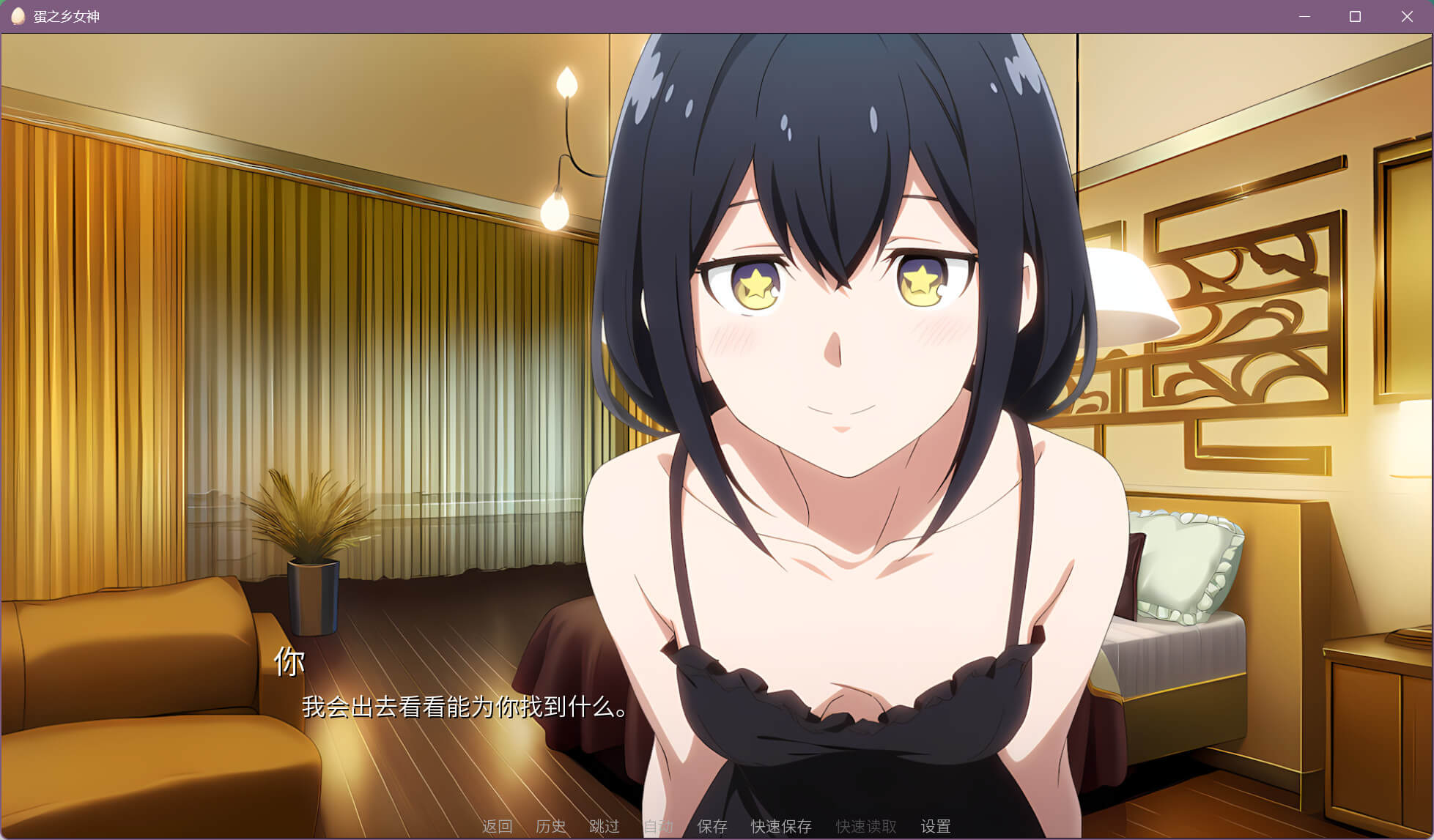The width and height of the screenshot is (1434, 840).
Task: Click the 返回 (back) button
Action: (497, 826)
